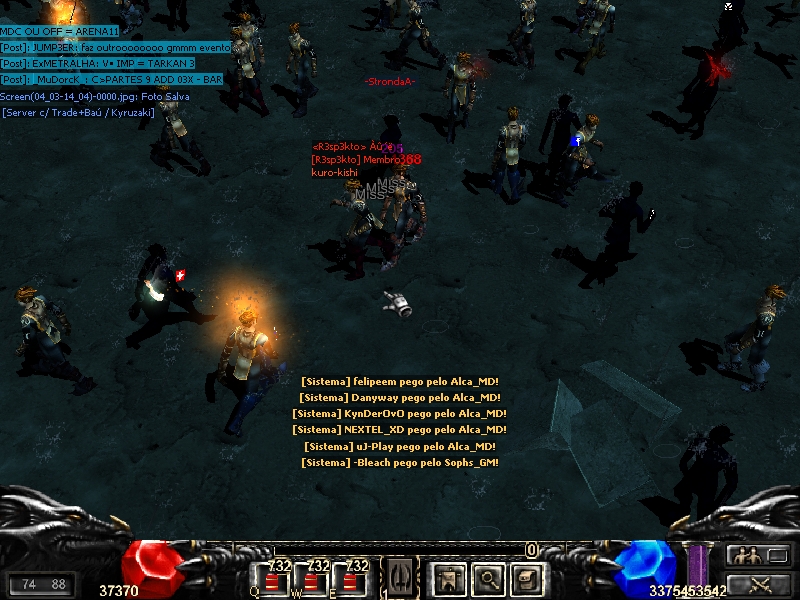The image size is (800, 600).
Task: Use the potion in the W slot
Action: click(x=313, y=579)
